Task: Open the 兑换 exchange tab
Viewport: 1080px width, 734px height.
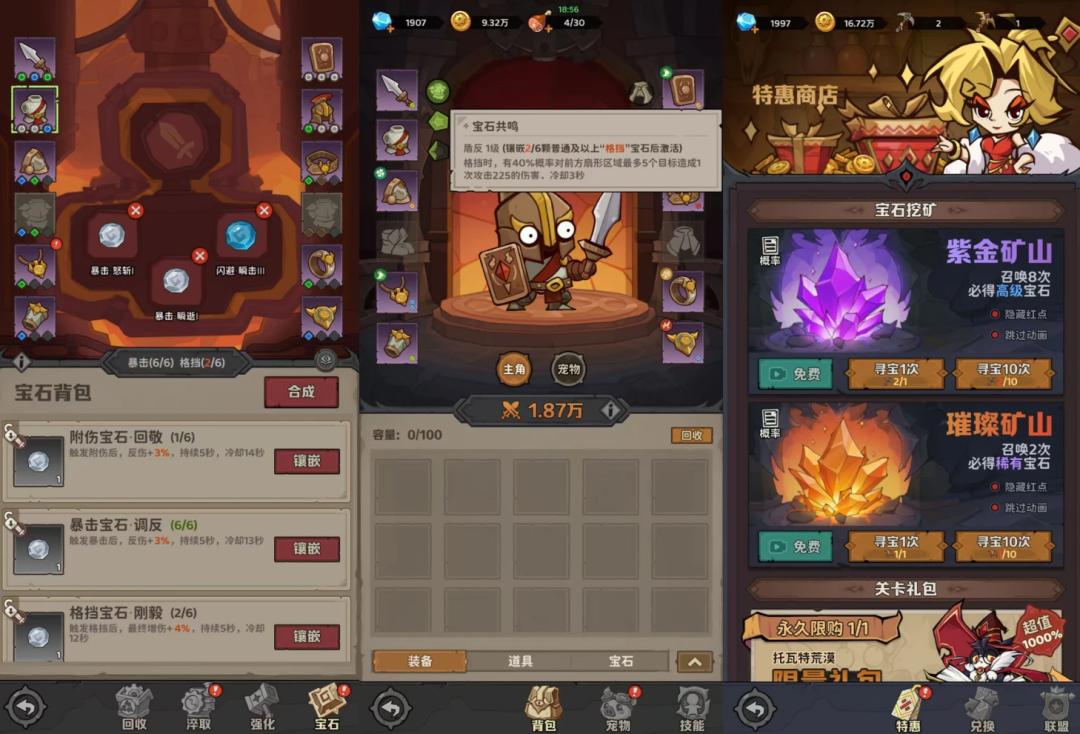Action: coord(981,708)
